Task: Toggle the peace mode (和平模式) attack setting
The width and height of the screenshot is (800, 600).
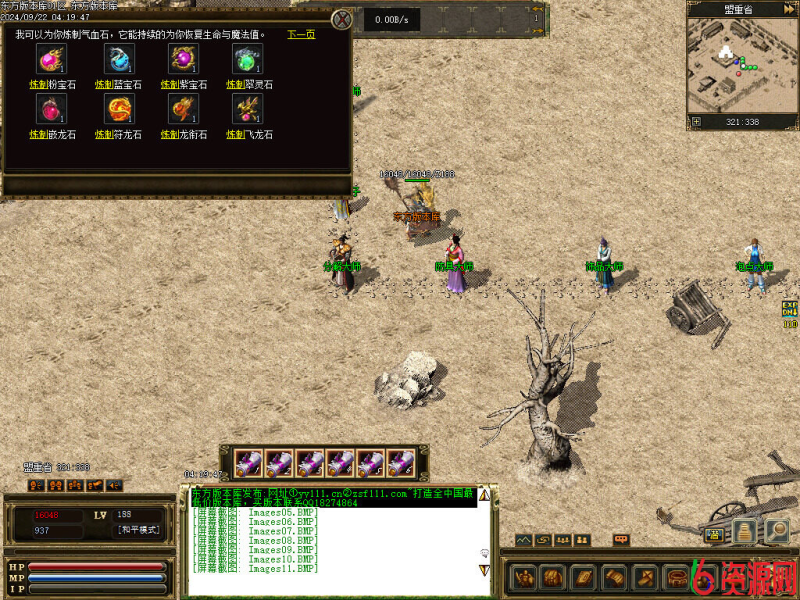Action: click(138, 530)
